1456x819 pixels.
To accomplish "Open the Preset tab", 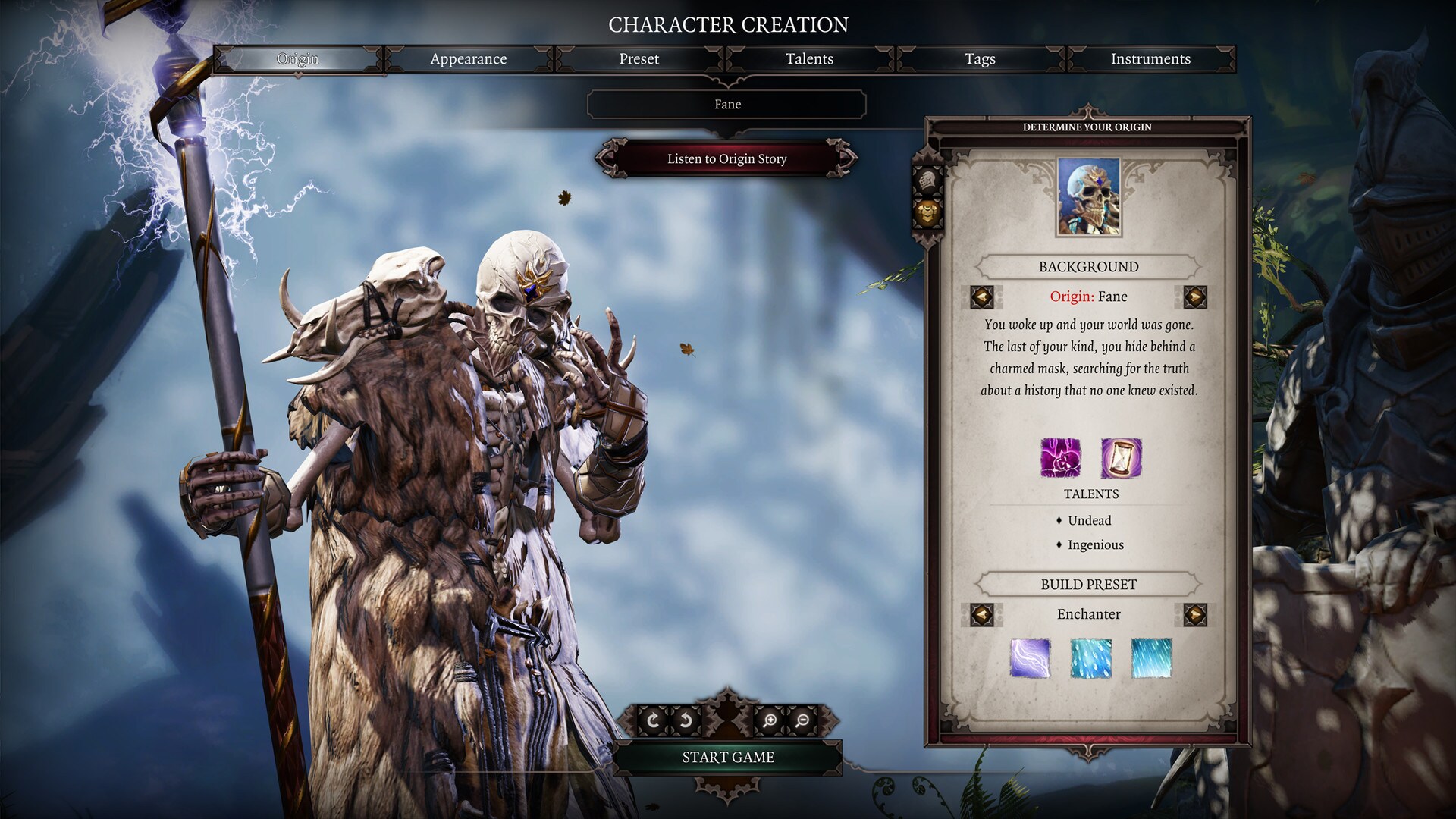I will point(639,59).
